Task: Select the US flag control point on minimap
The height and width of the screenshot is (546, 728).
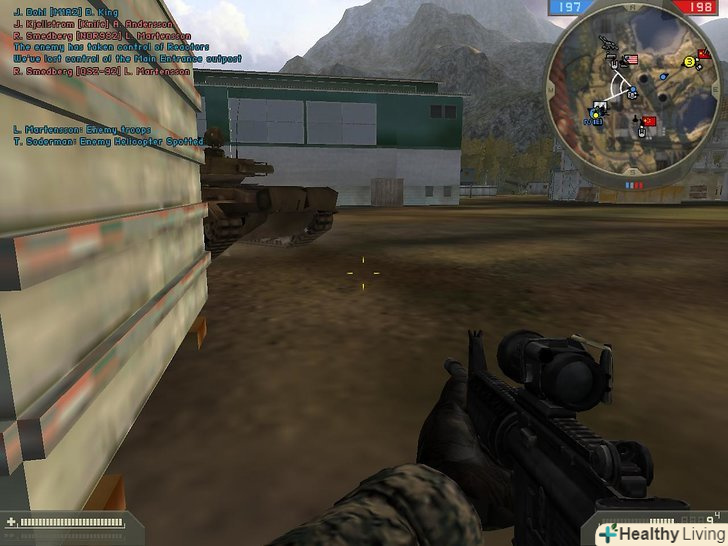Action: click(x=630, y=60)
